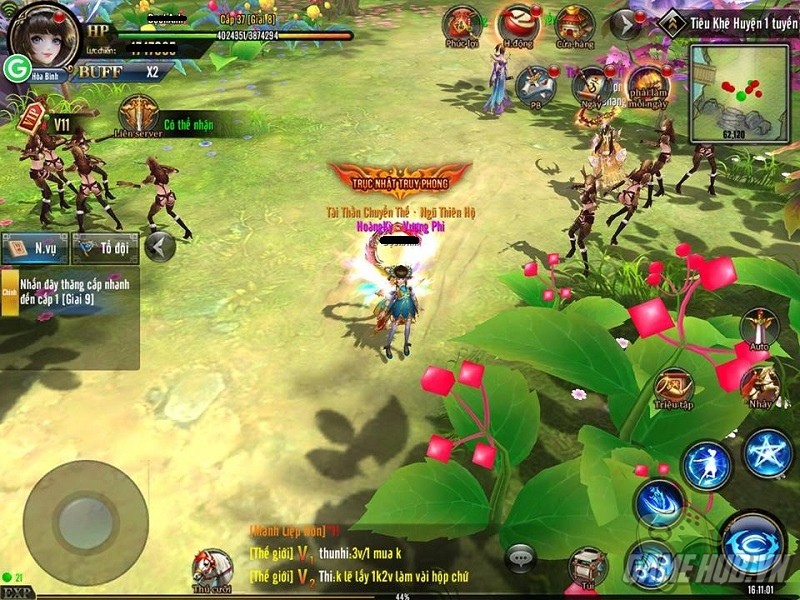Image resolution: width=800 pixels, height=600 pixels.
Task: Open the character portrait profile
Action: (42, 36)
